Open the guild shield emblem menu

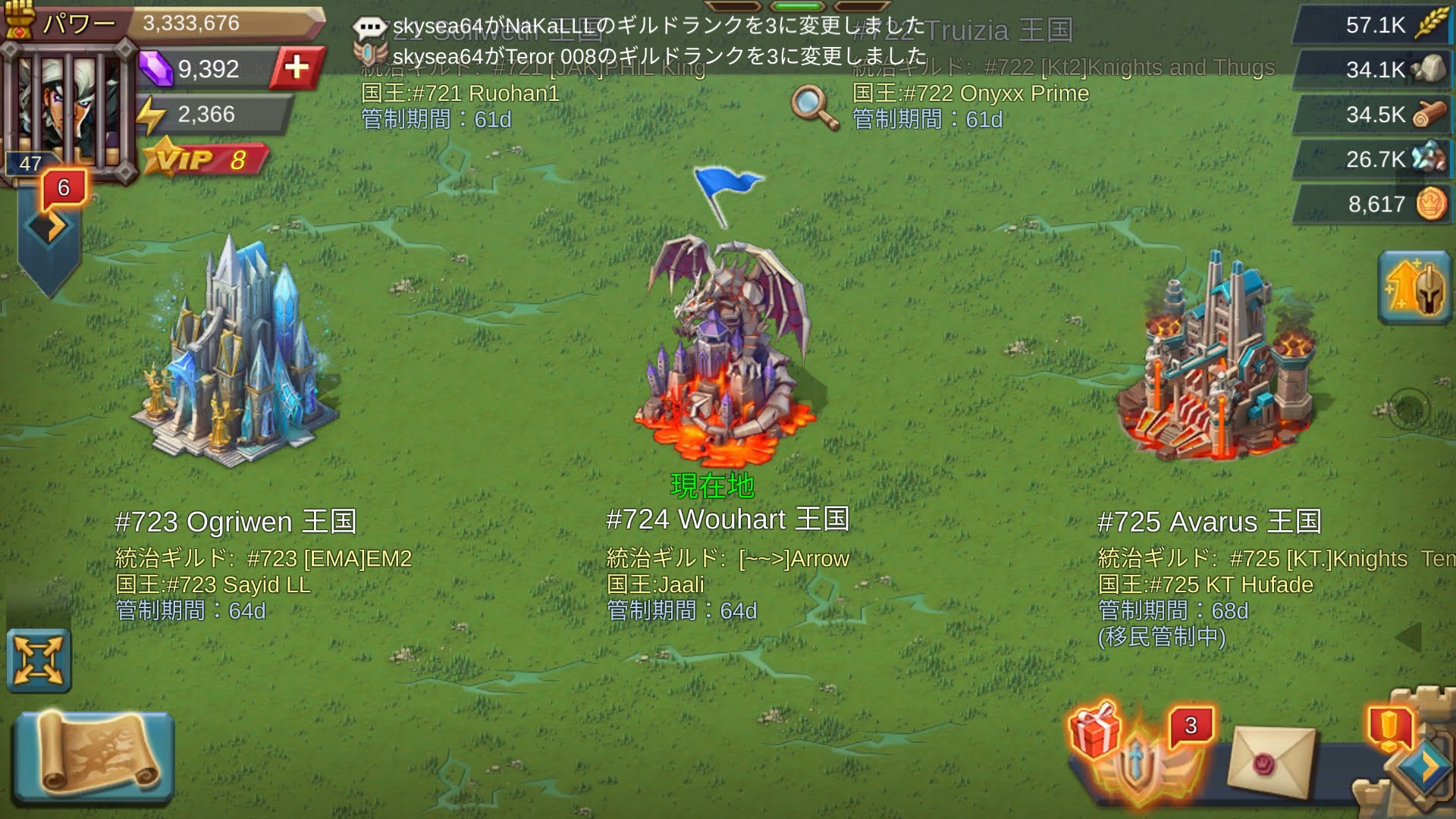coord(1139,767)
